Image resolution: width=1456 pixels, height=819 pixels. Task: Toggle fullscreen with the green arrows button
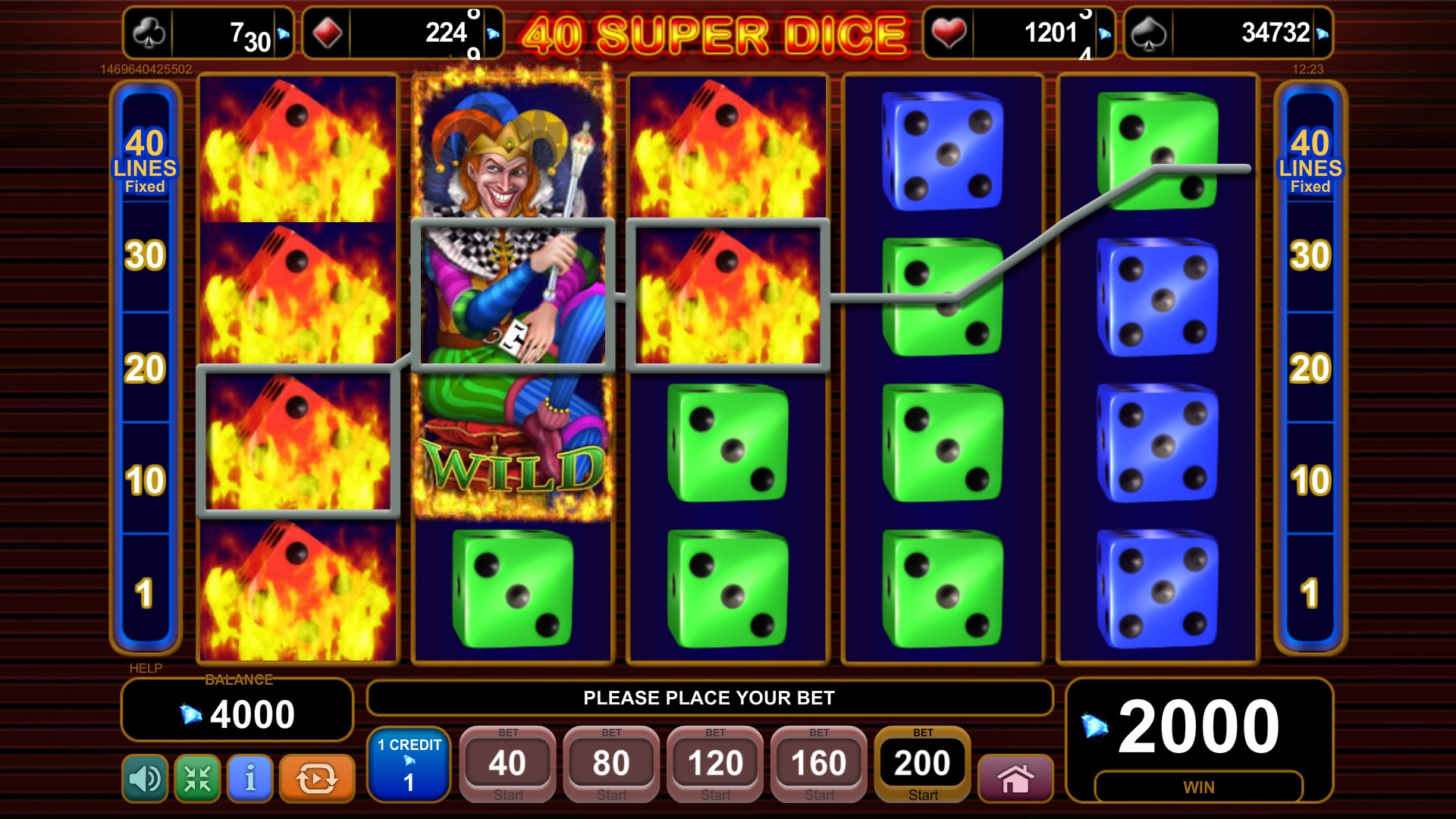click(x=197, y=778)
